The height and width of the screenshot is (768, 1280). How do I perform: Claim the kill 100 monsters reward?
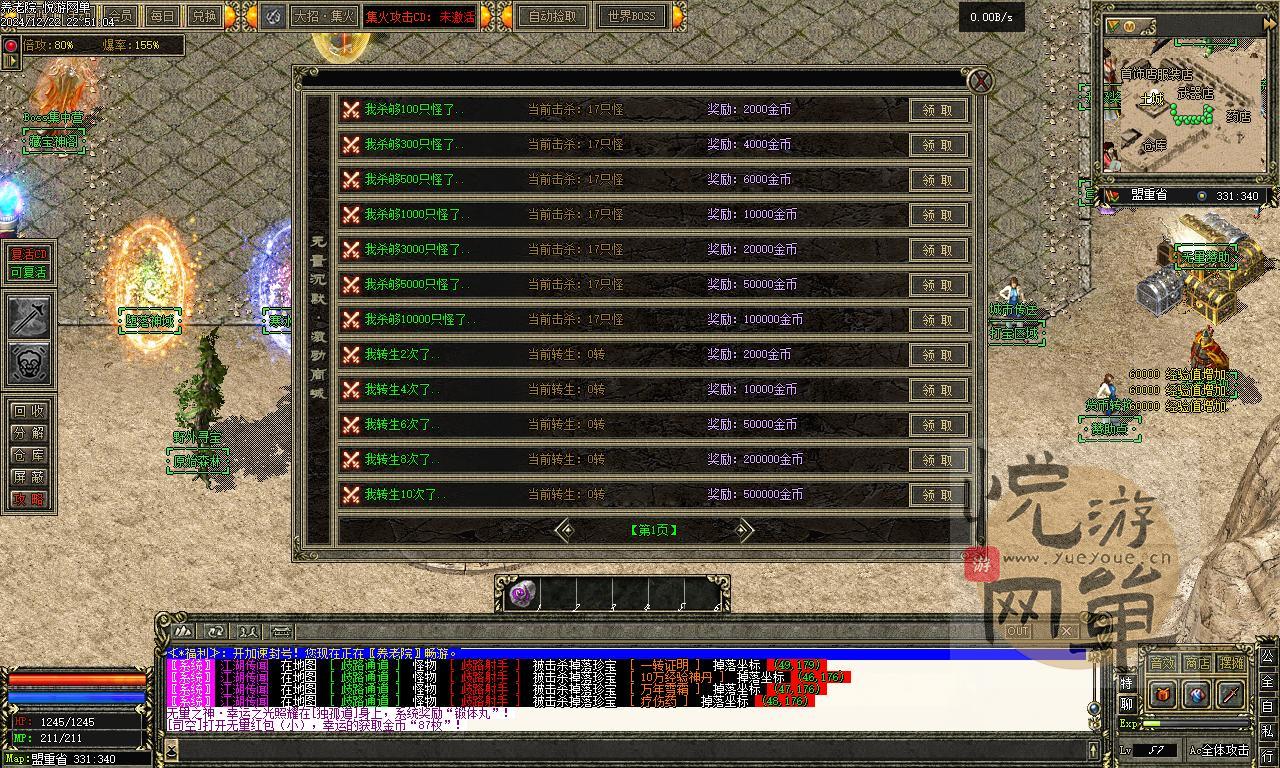(938, 110)
